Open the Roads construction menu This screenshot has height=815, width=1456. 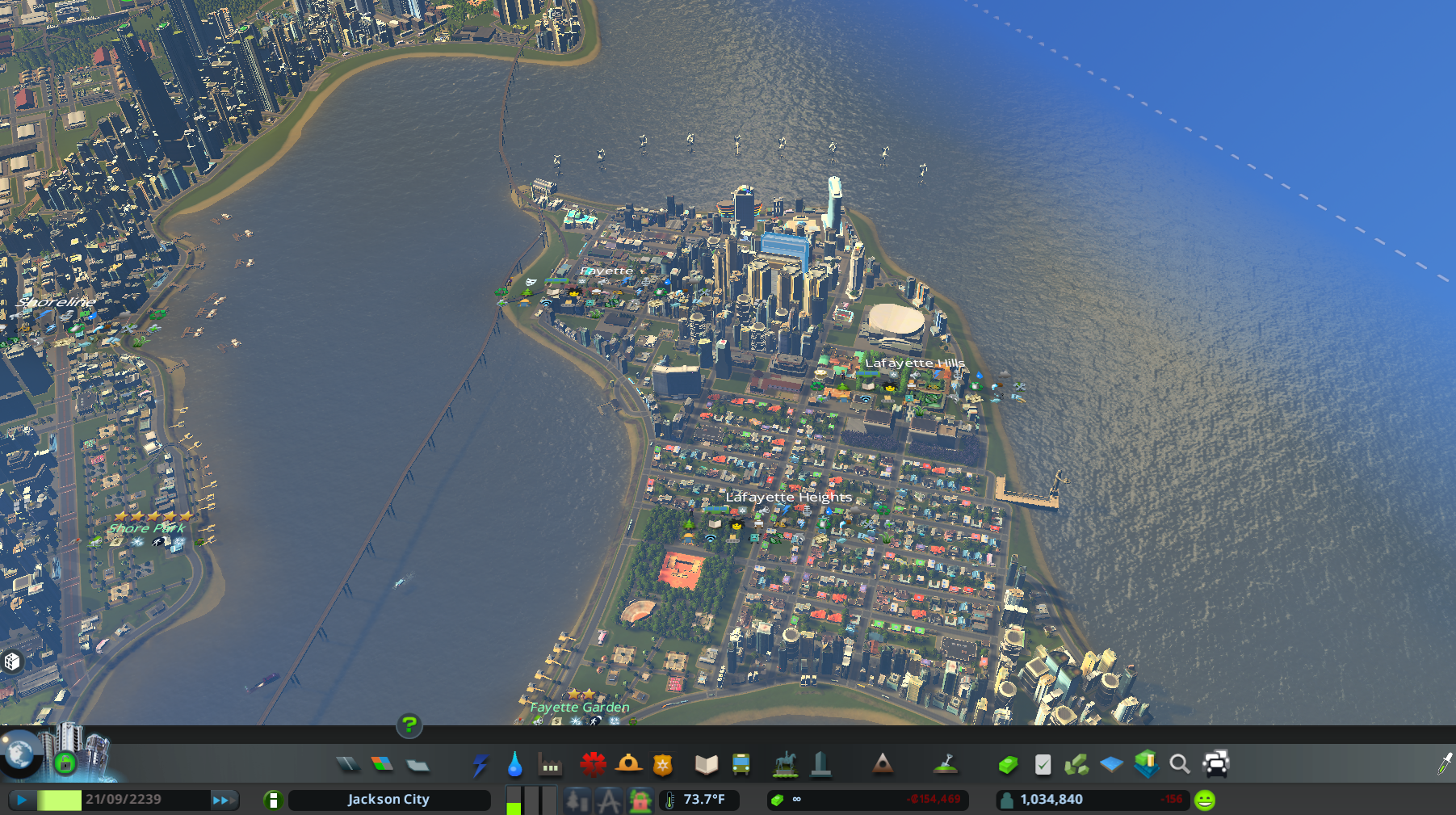click(349, 762)
